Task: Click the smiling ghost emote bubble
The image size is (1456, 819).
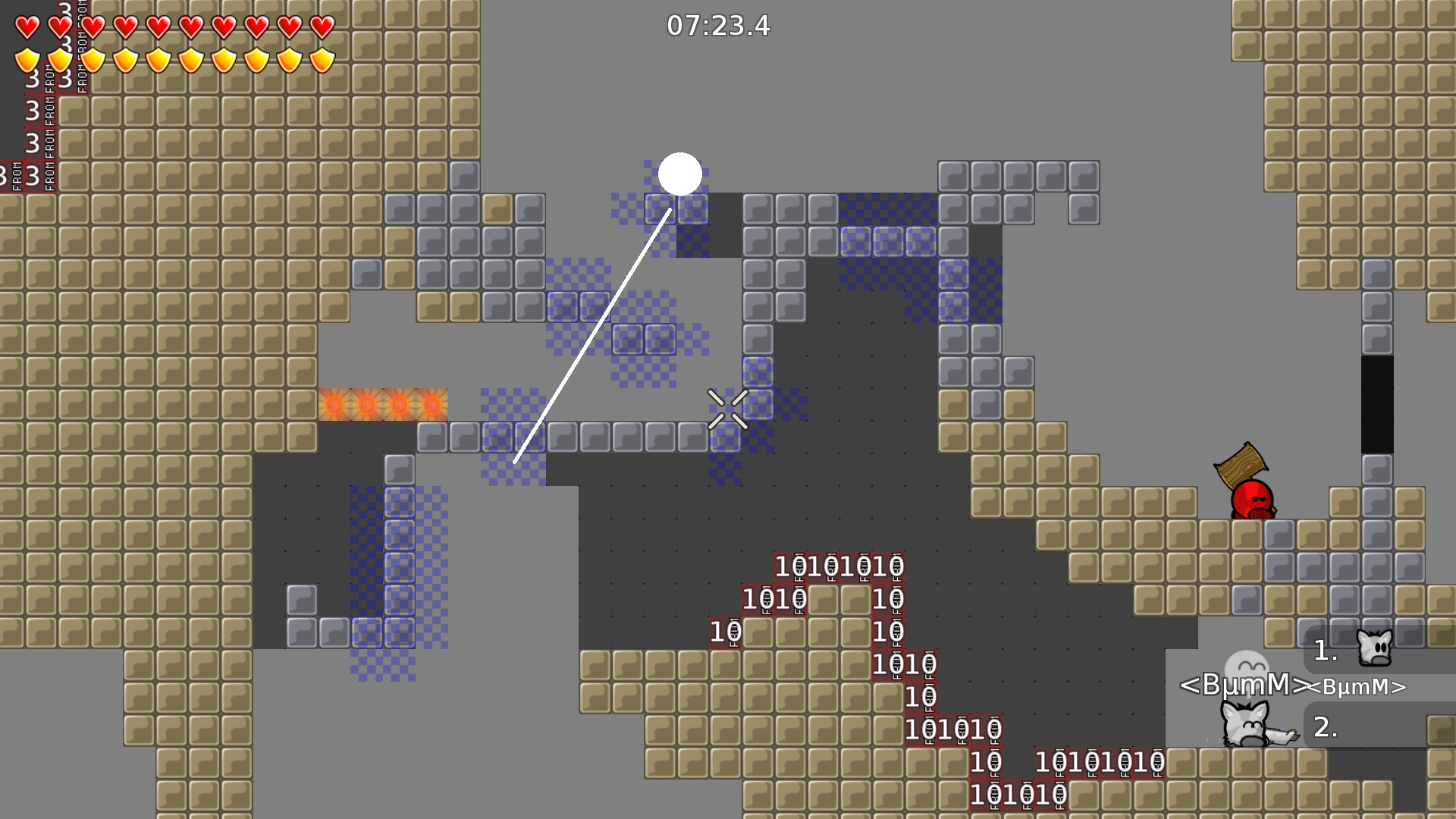Action: click(1248, 667)
